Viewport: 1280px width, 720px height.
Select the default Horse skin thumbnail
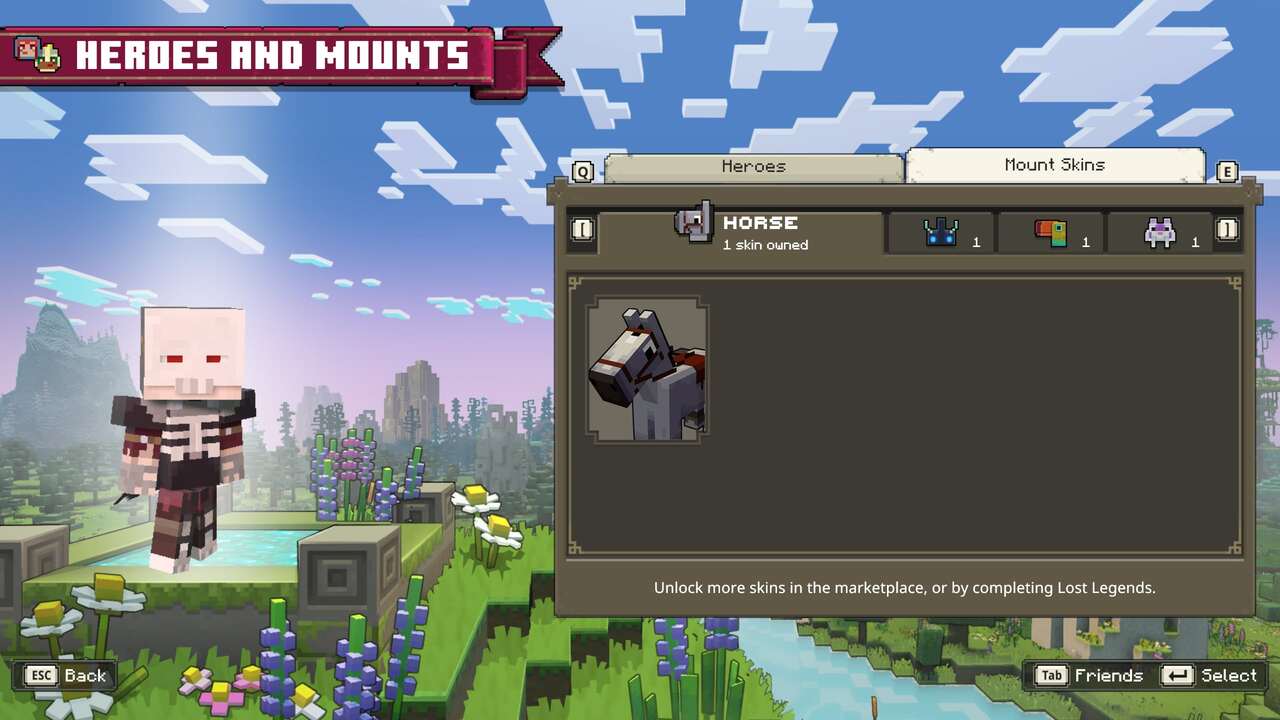pyautogui.click(x=646, y=371)
